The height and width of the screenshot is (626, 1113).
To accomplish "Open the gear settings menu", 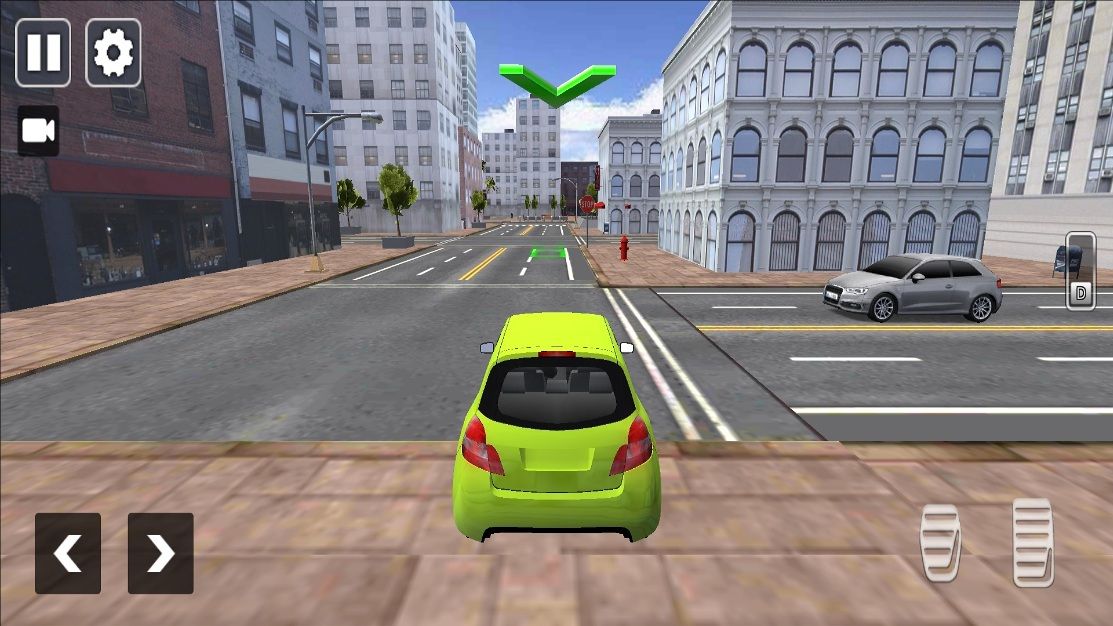I will 113,52.
